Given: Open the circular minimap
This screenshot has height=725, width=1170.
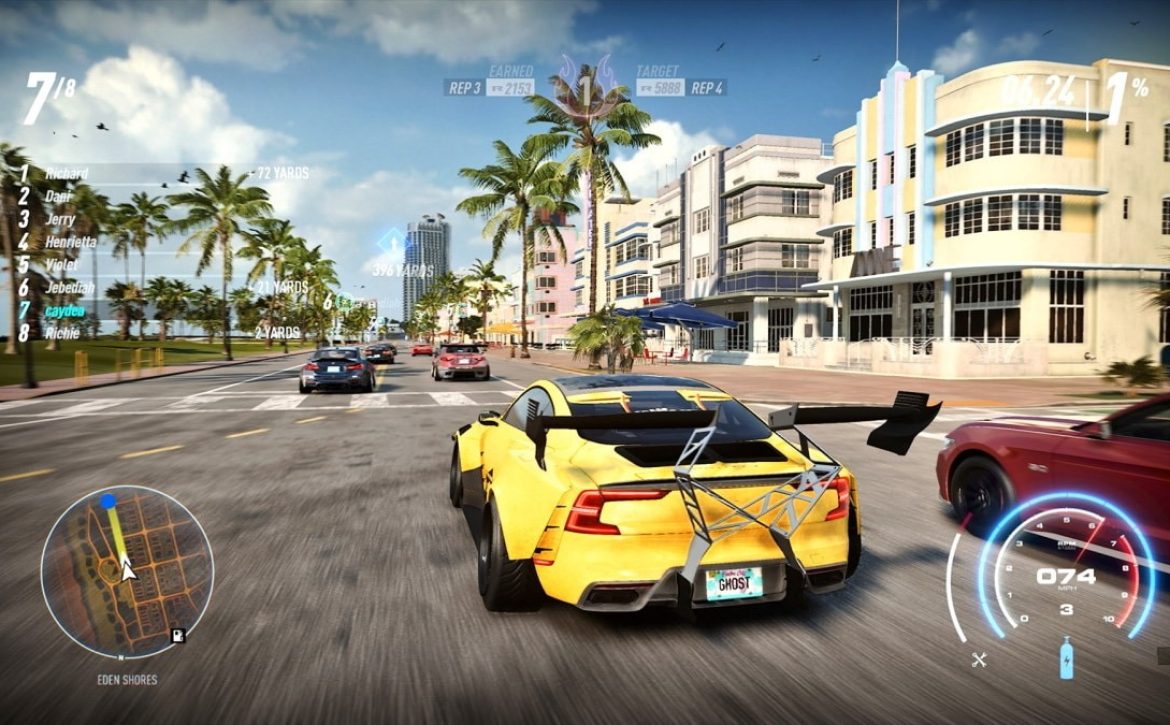Looking at the screenshot, I should 127,572.
